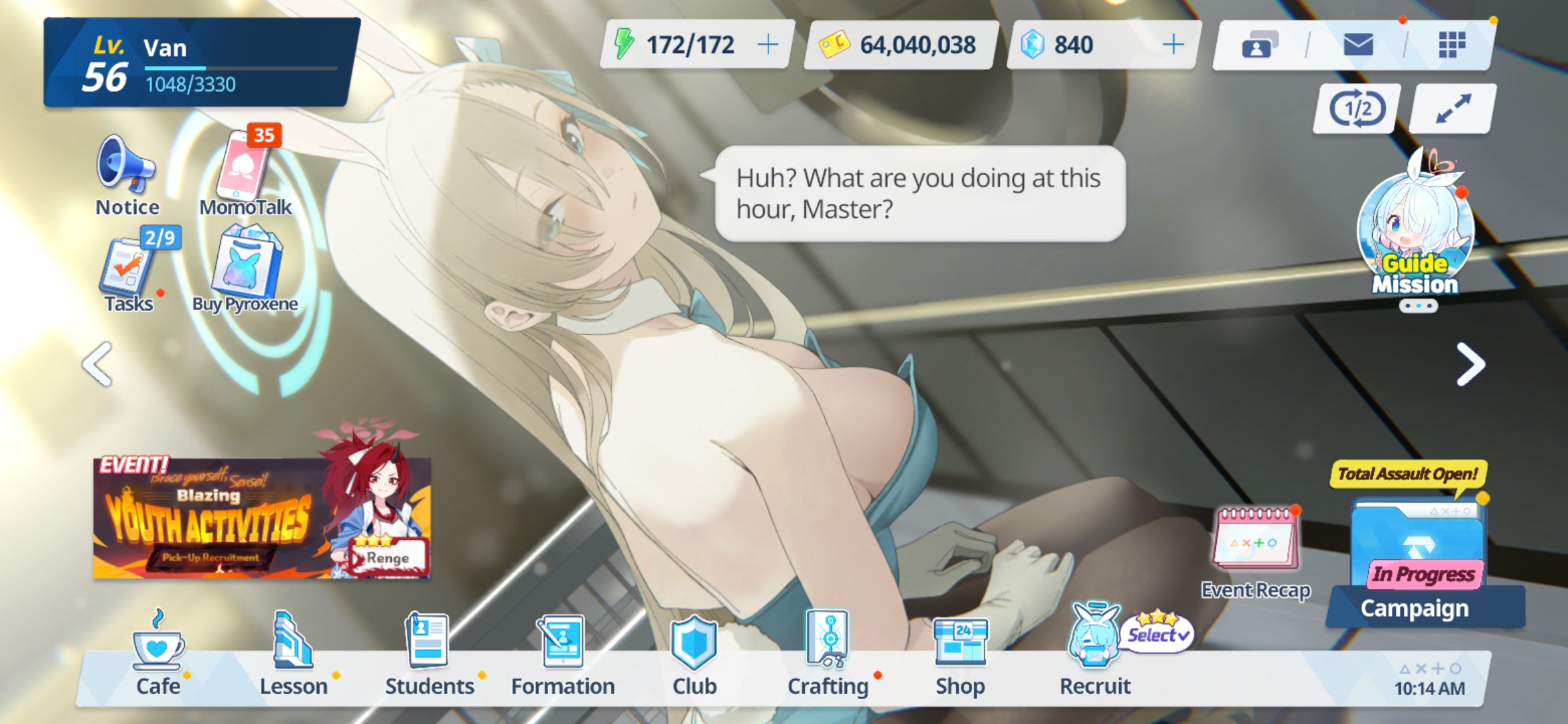Enter the Cafe
The image size is (1568, 724).
pyautogui.click(x=158, y=654)
